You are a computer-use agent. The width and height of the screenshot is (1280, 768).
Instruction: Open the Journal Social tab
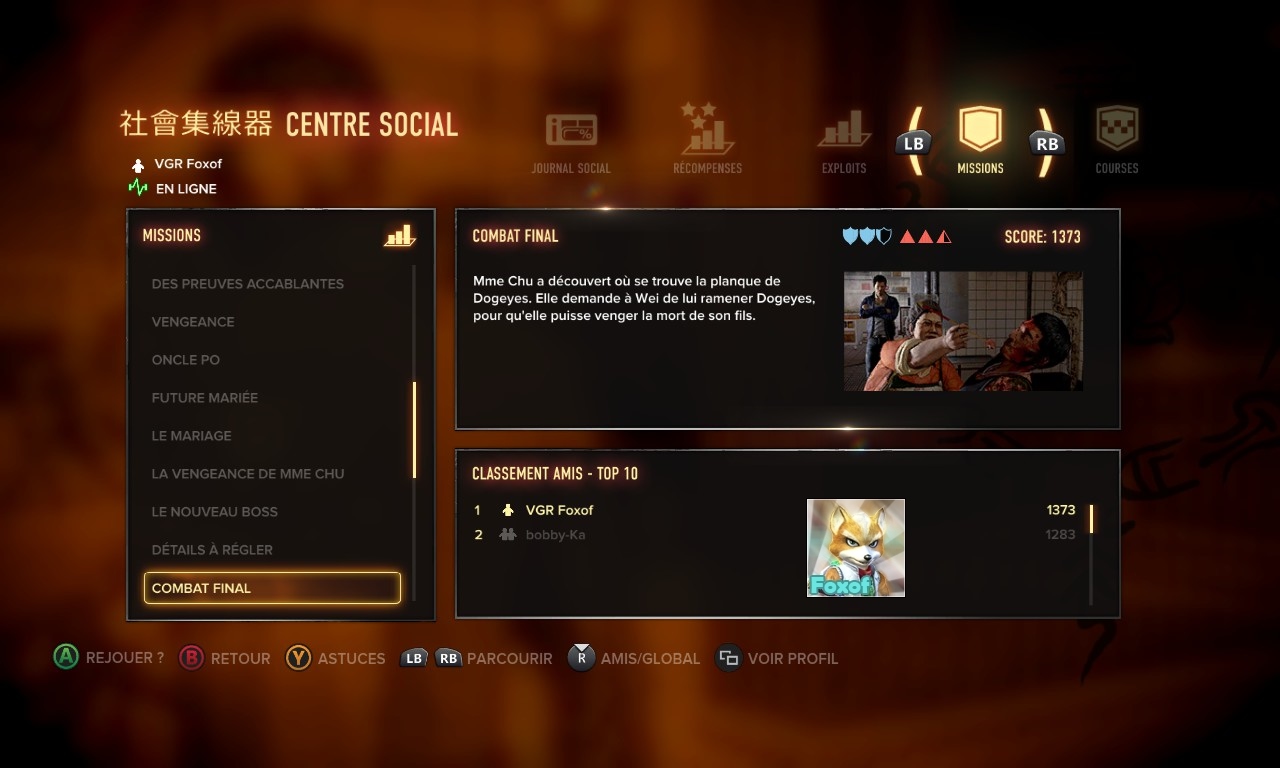571,142
